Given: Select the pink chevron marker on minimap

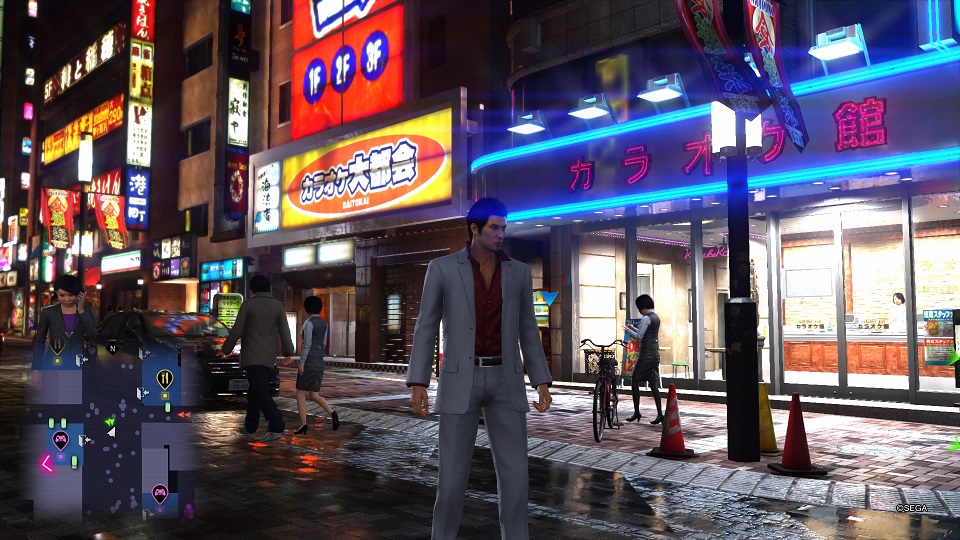Looking at the screenshot, I should (x=46, y=463).
